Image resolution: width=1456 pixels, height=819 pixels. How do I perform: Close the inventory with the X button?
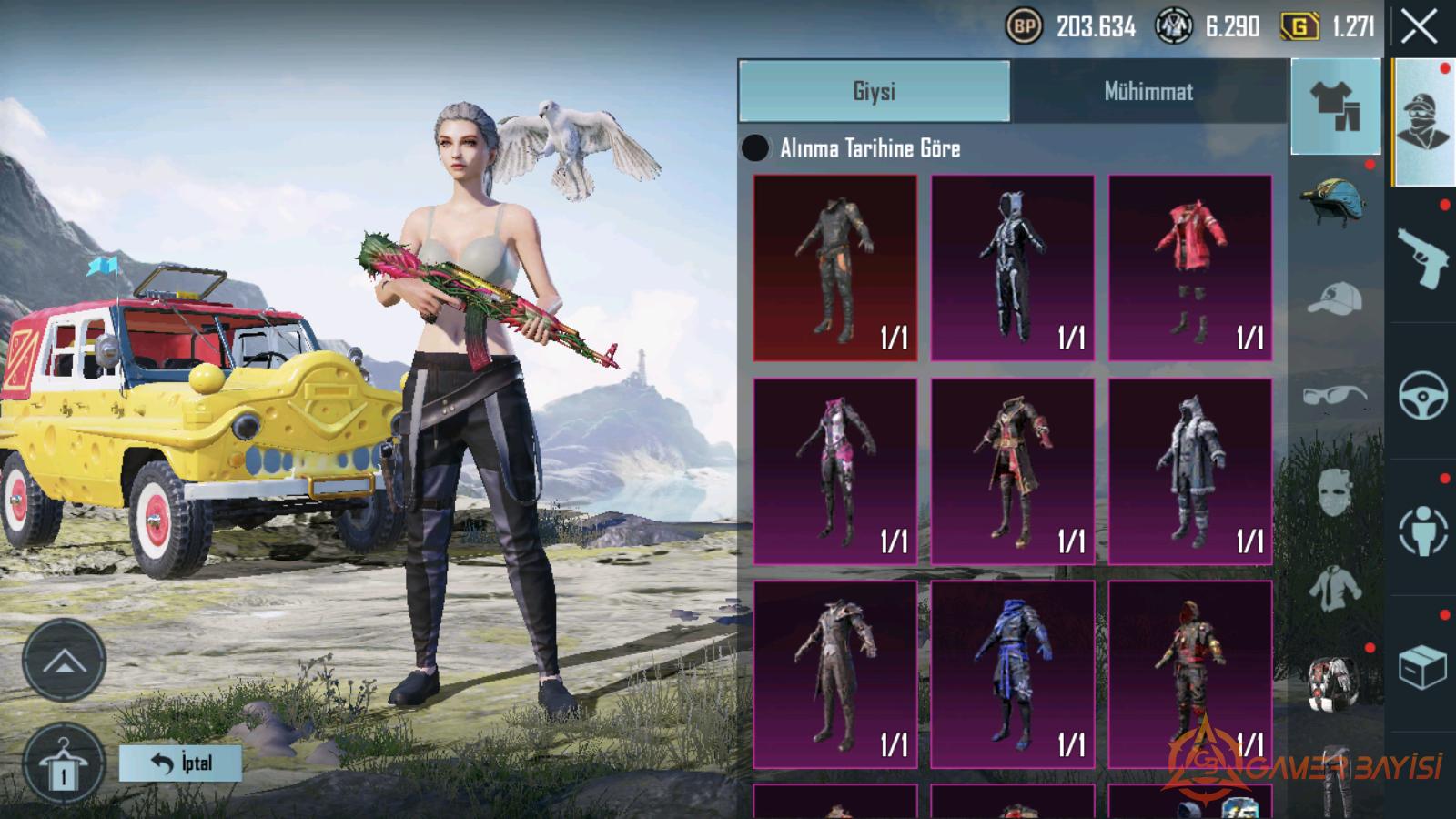click(1419, 28)
